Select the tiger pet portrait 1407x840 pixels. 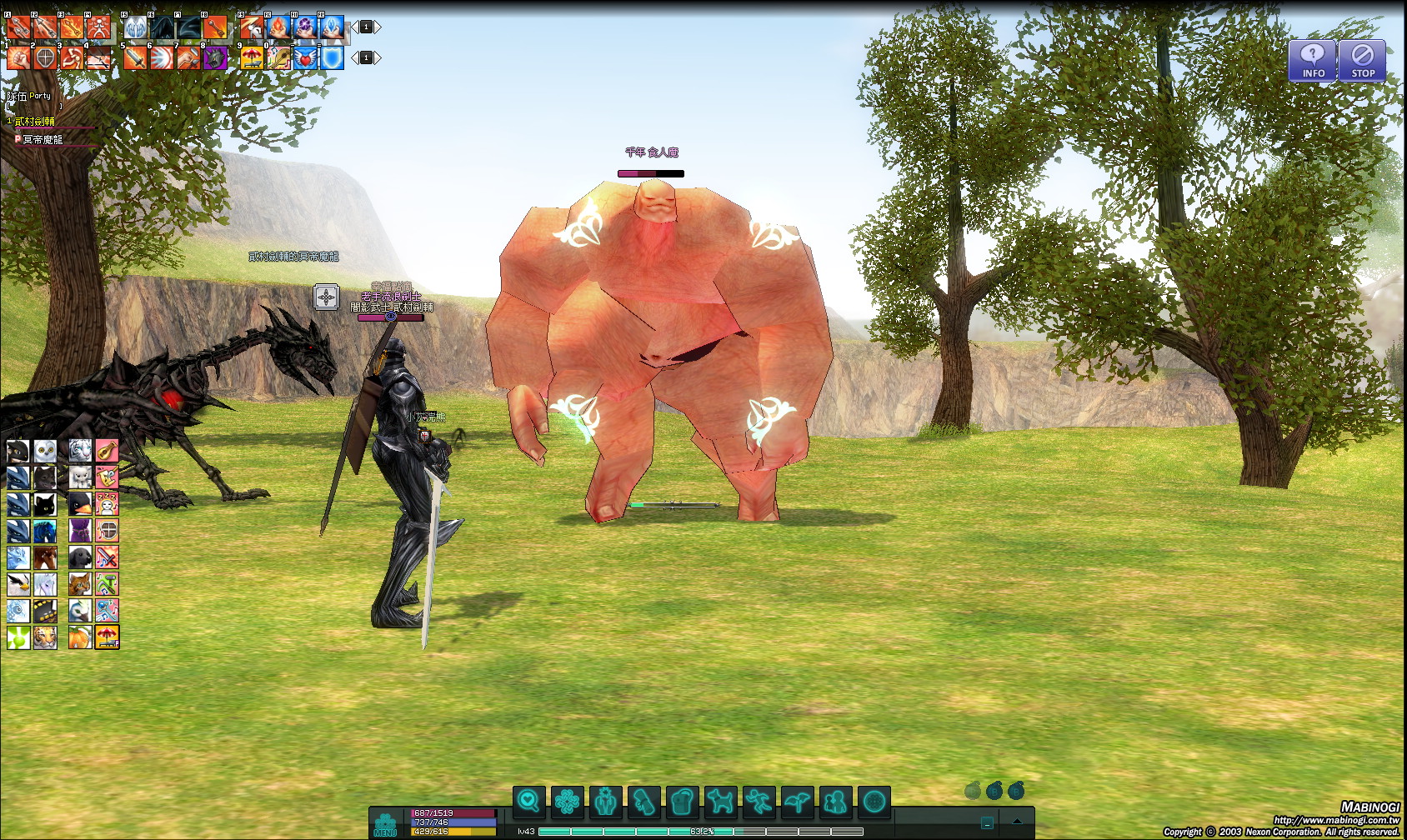tap(45, 637)
